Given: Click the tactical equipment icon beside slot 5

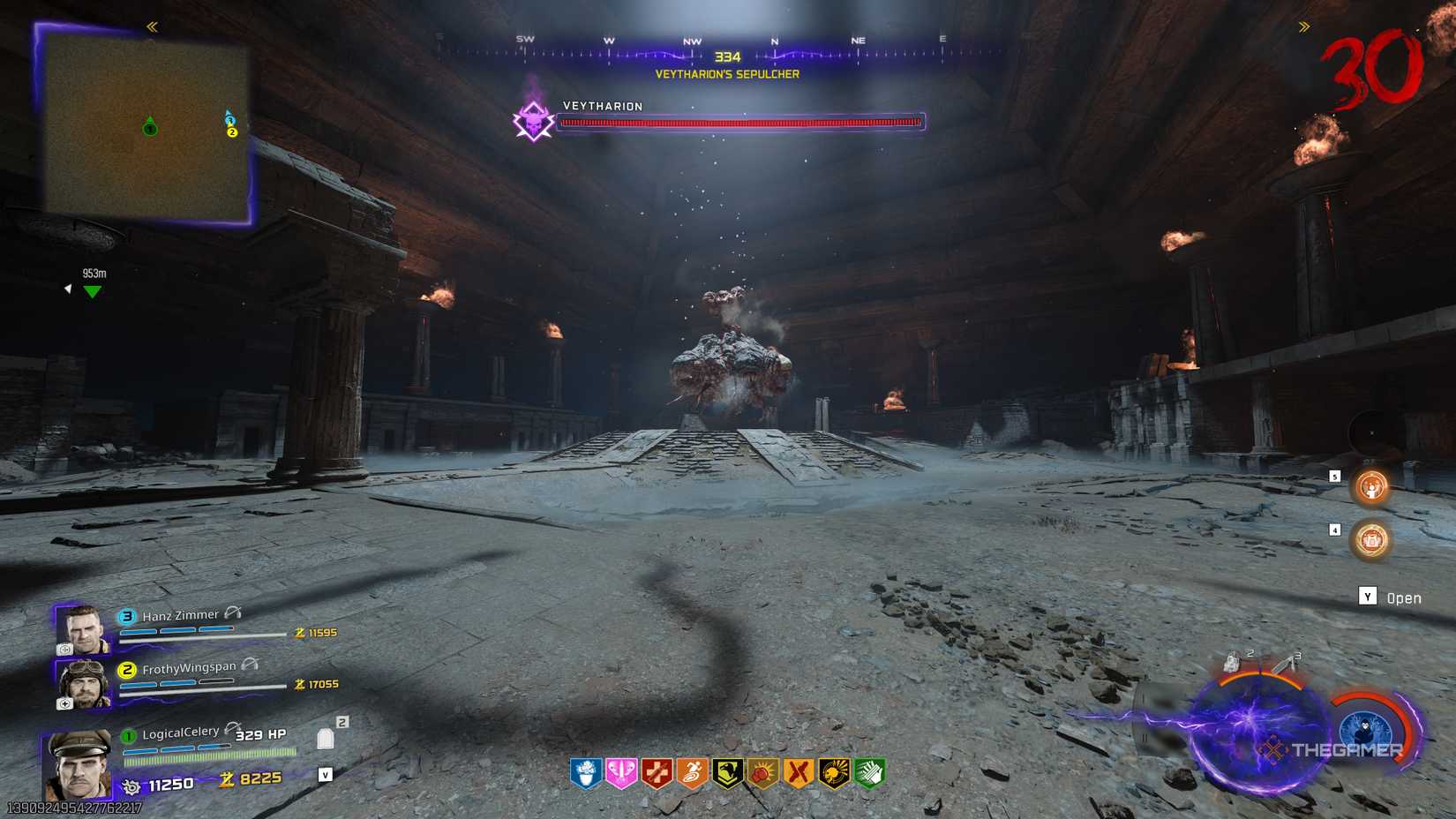Looking at the screenshot, I should 1370,487.
